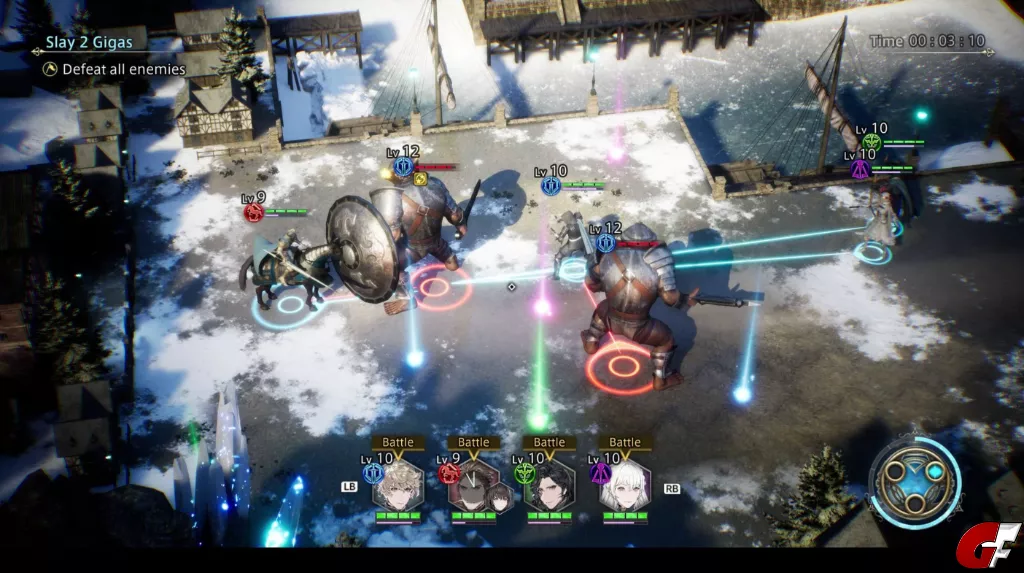1024x573 pixels.
Task: Activate the circular three-orb gauge emblem
Action: point(914,483)
